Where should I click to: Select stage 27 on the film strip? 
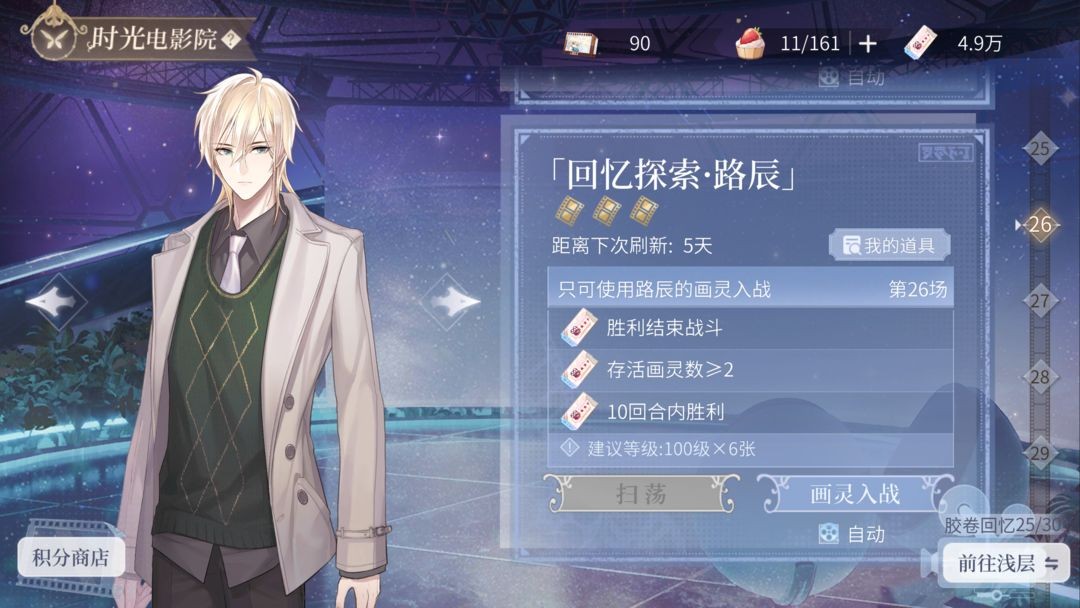(x=1040, y=300)
